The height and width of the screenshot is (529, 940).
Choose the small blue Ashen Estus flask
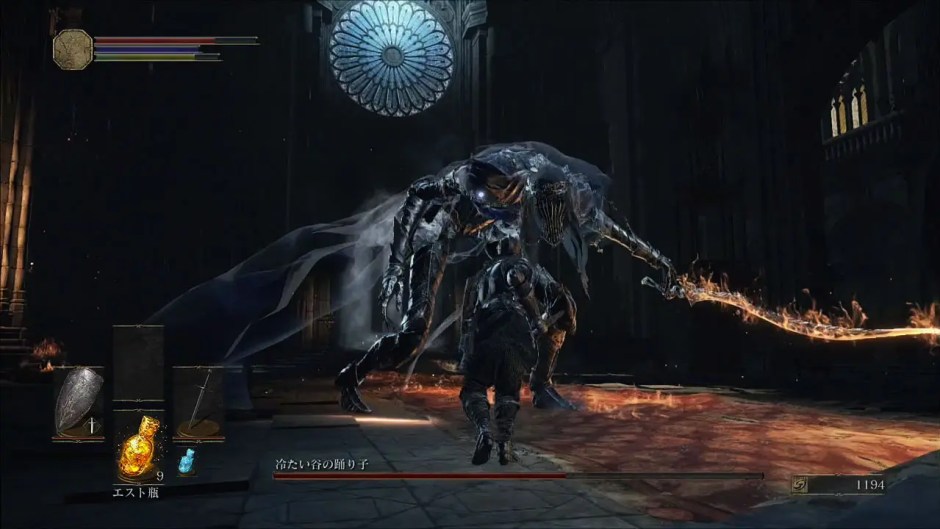point(186,461)
